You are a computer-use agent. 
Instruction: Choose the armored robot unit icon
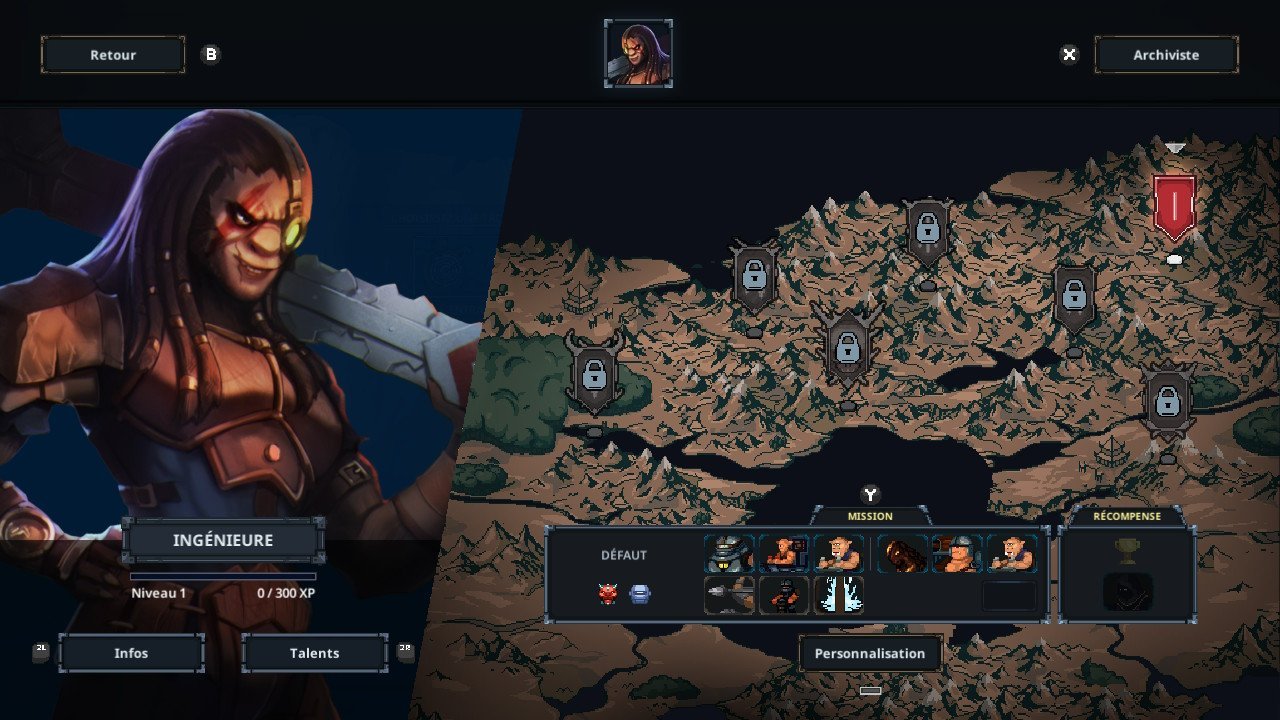[x=729, y=554]
